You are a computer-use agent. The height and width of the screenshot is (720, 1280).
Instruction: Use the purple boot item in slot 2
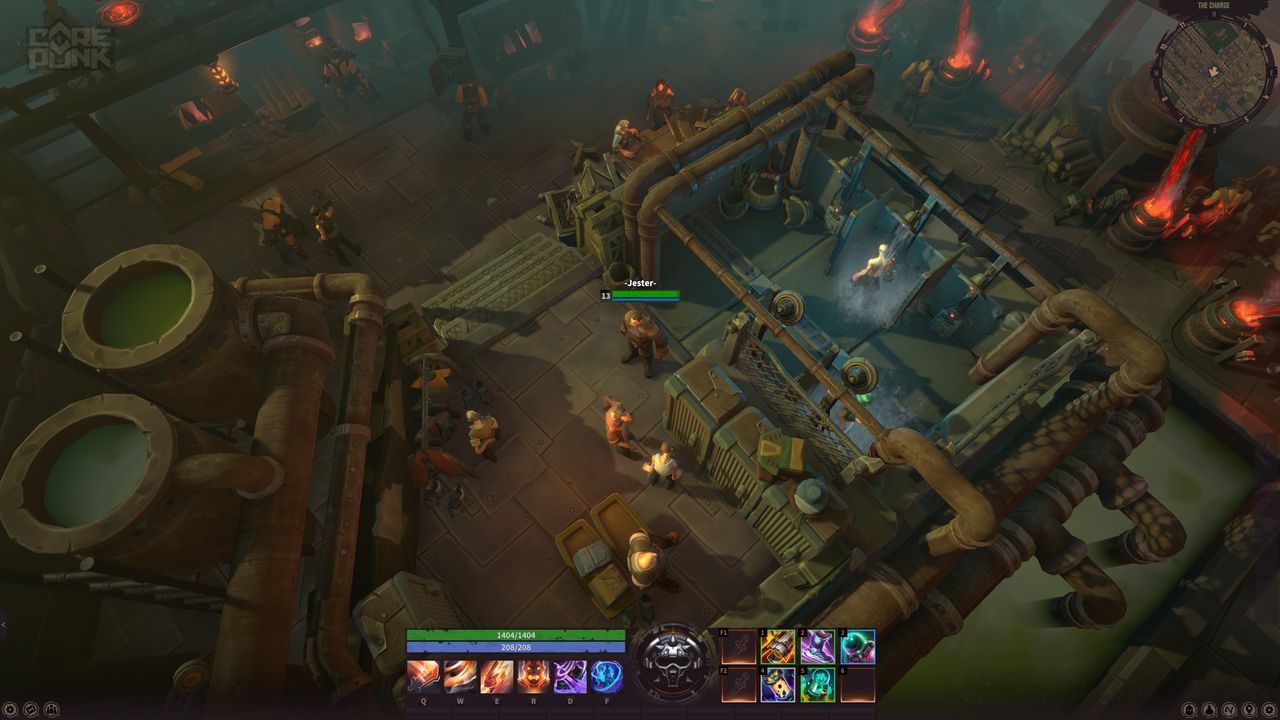(818, 647)
